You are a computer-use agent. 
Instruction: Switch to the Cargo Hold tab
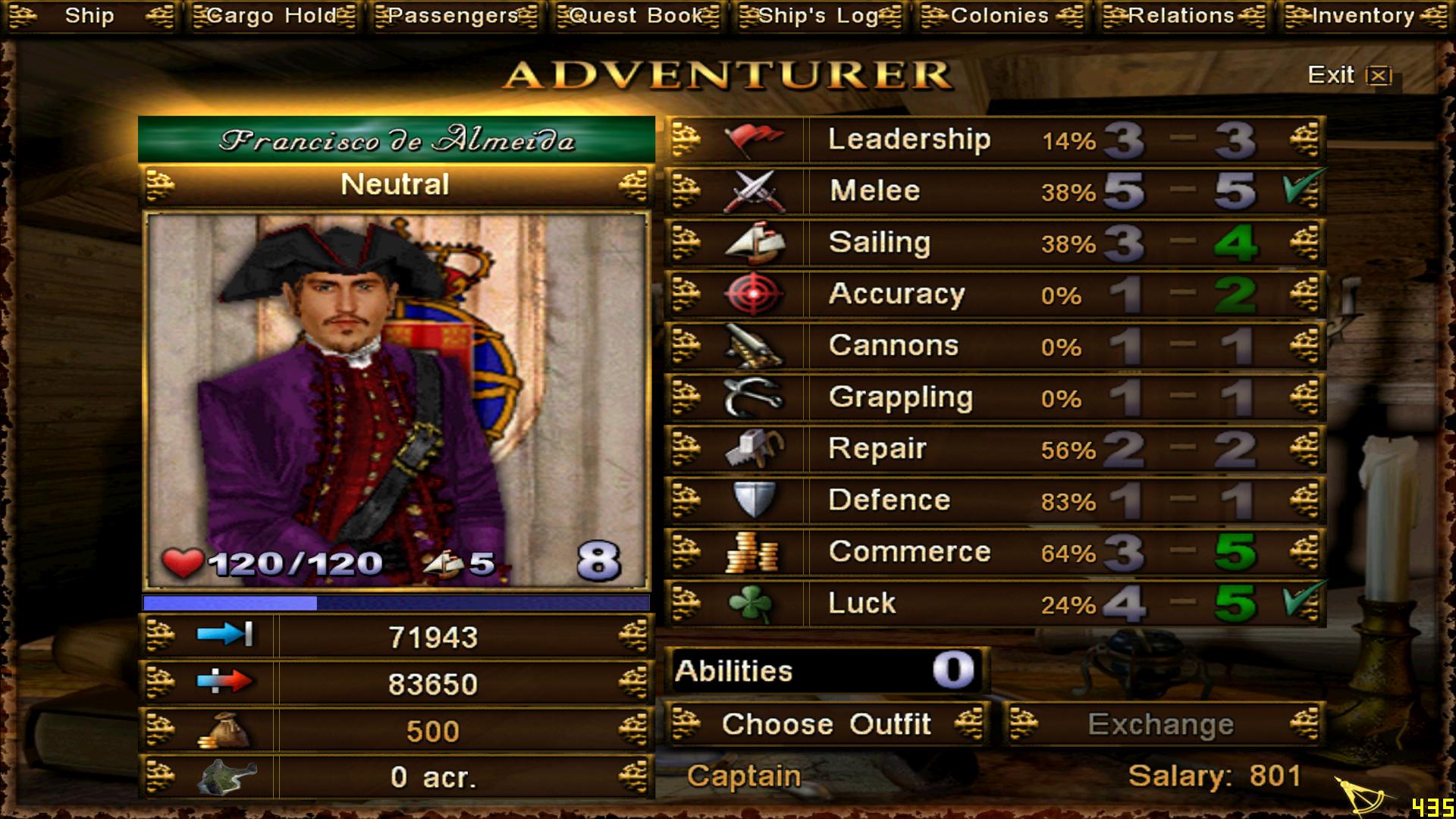[272, 16]
